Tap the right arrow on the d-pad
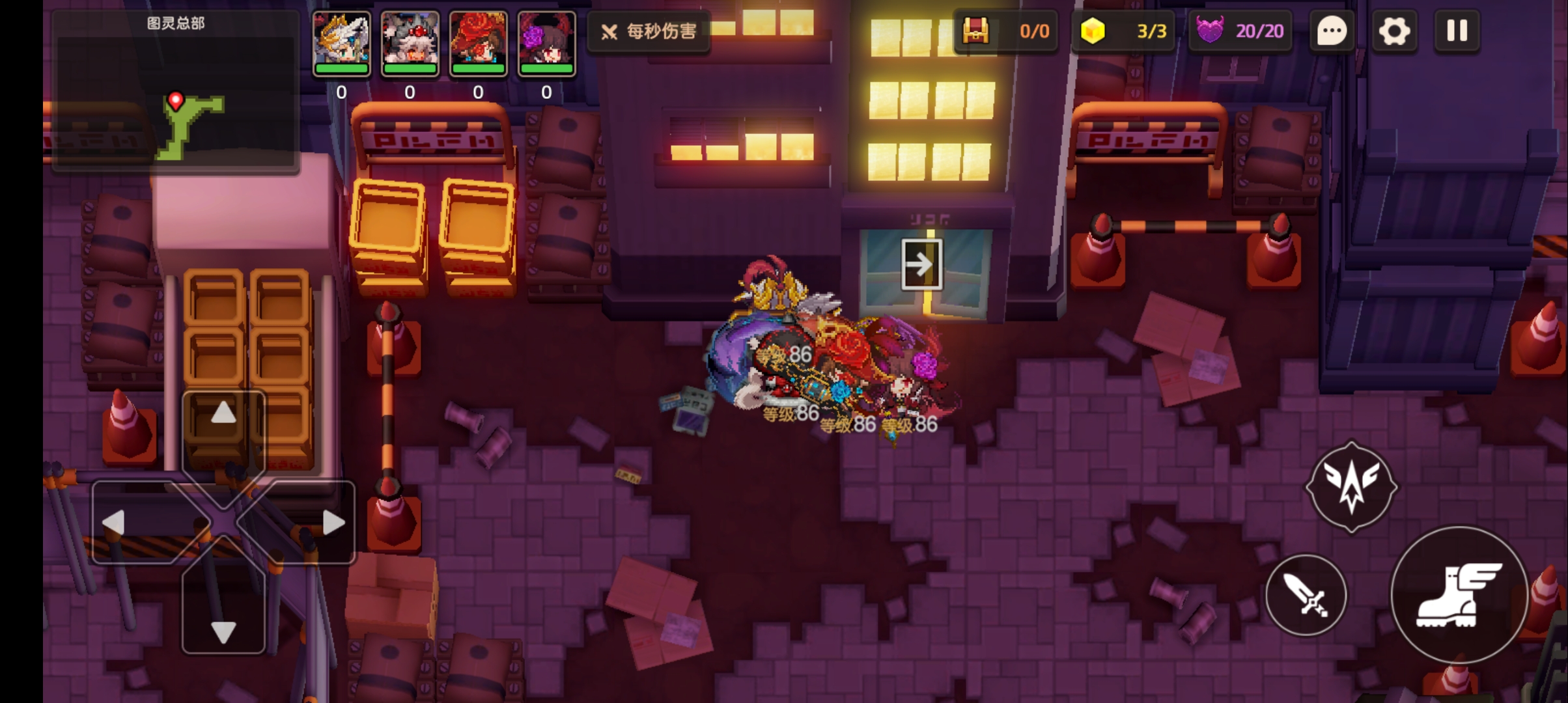This screenshot has width=1568, height=703. tap(333, 522)
